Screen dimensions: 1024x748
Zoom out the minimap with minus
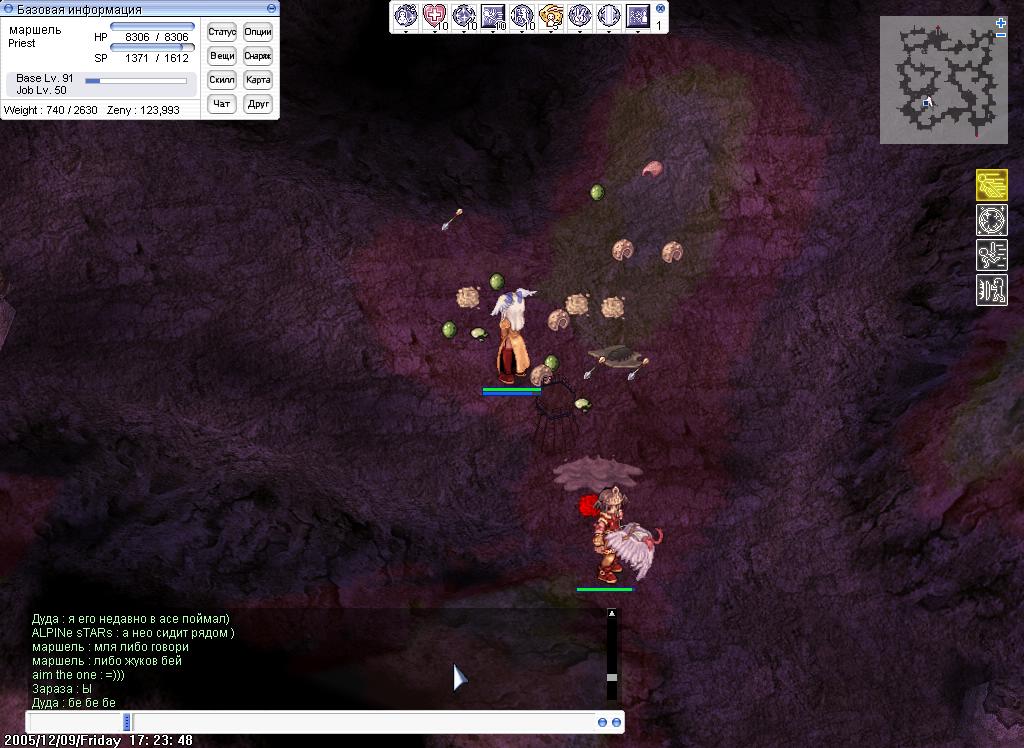coord(1001,35)
